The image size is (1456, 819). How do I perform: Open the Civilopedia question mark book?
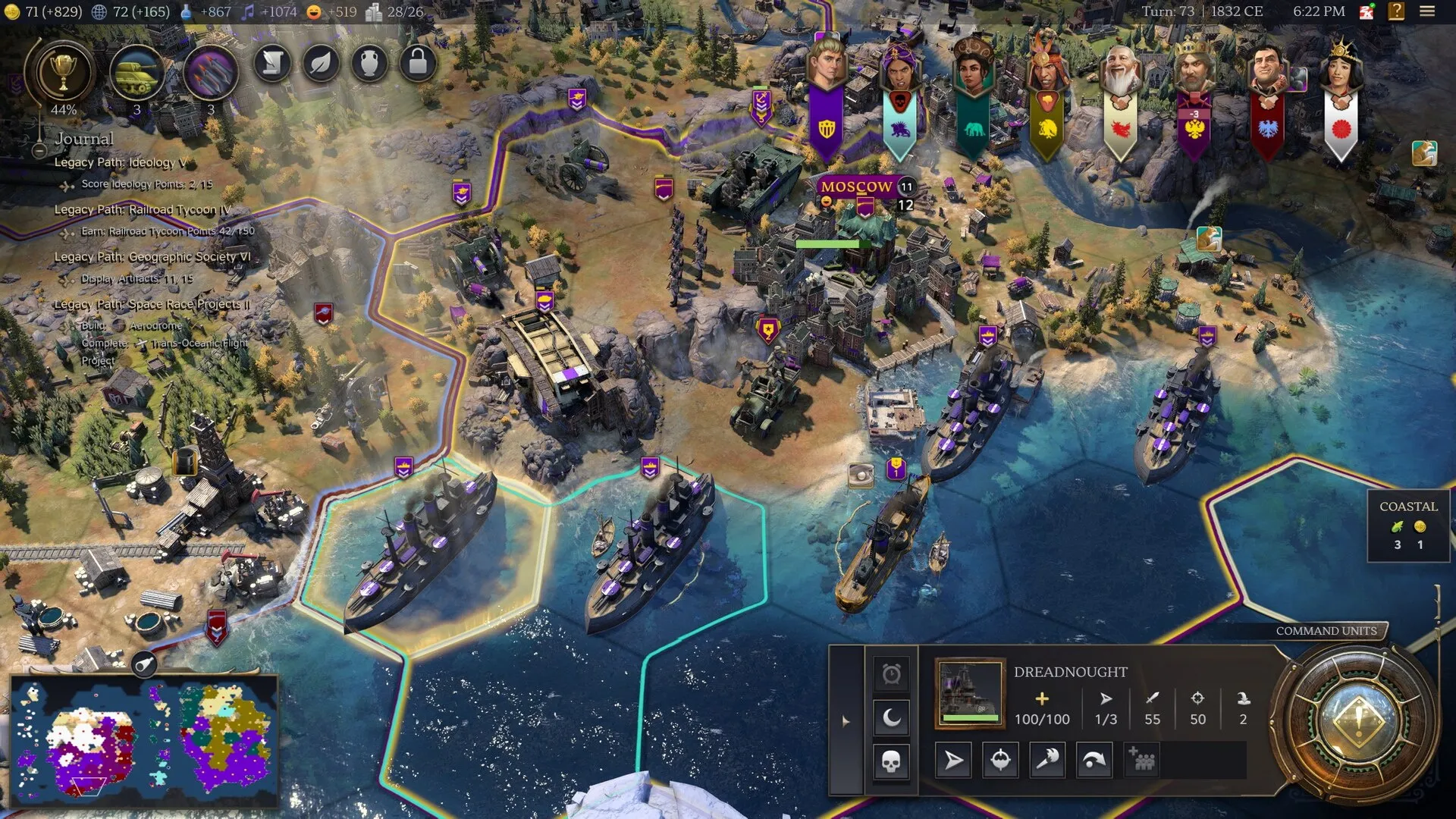click(1396, 11)
